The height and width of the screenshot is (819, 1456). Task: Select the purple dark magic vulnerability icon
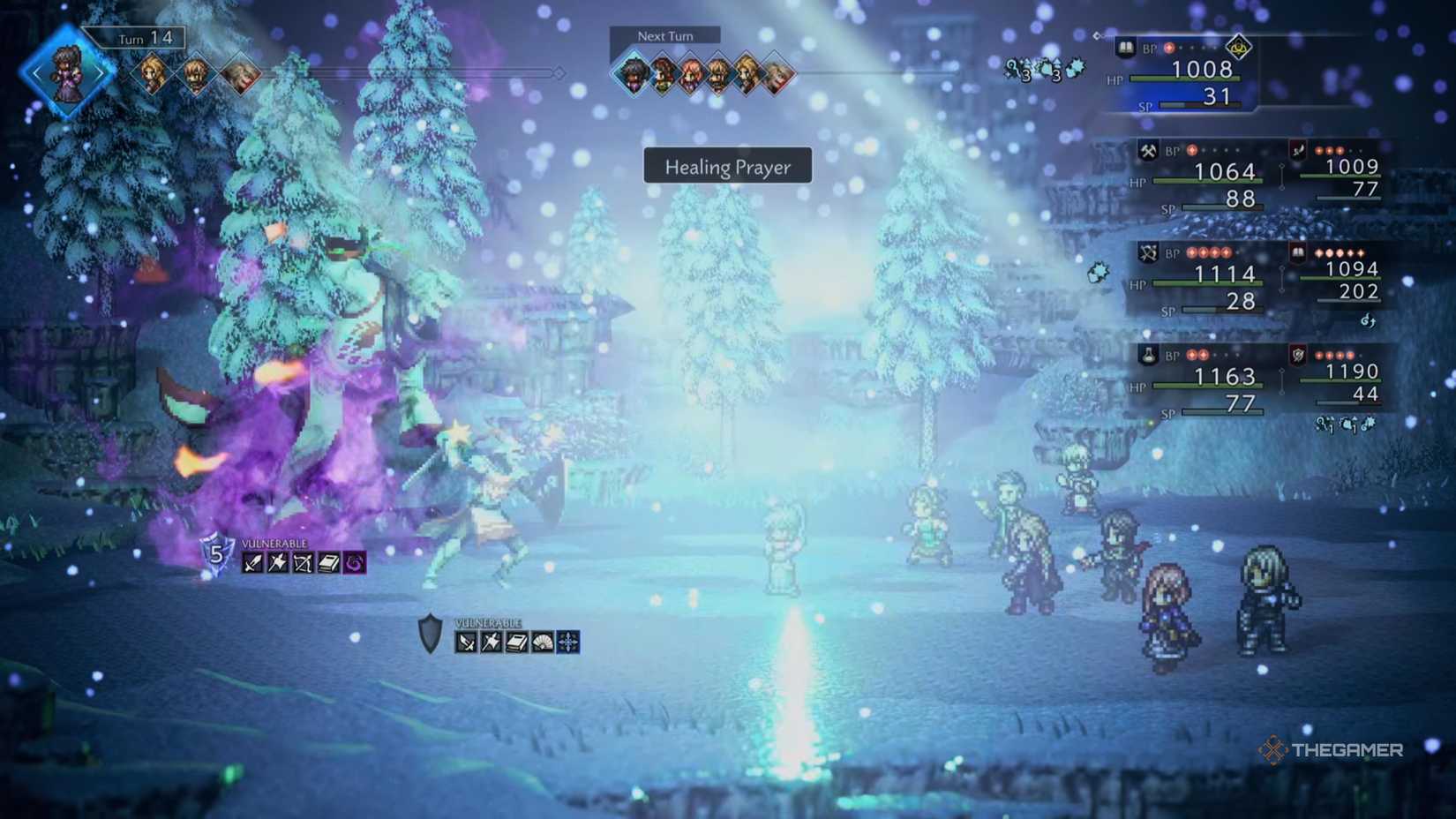click(x=353, y=563)
